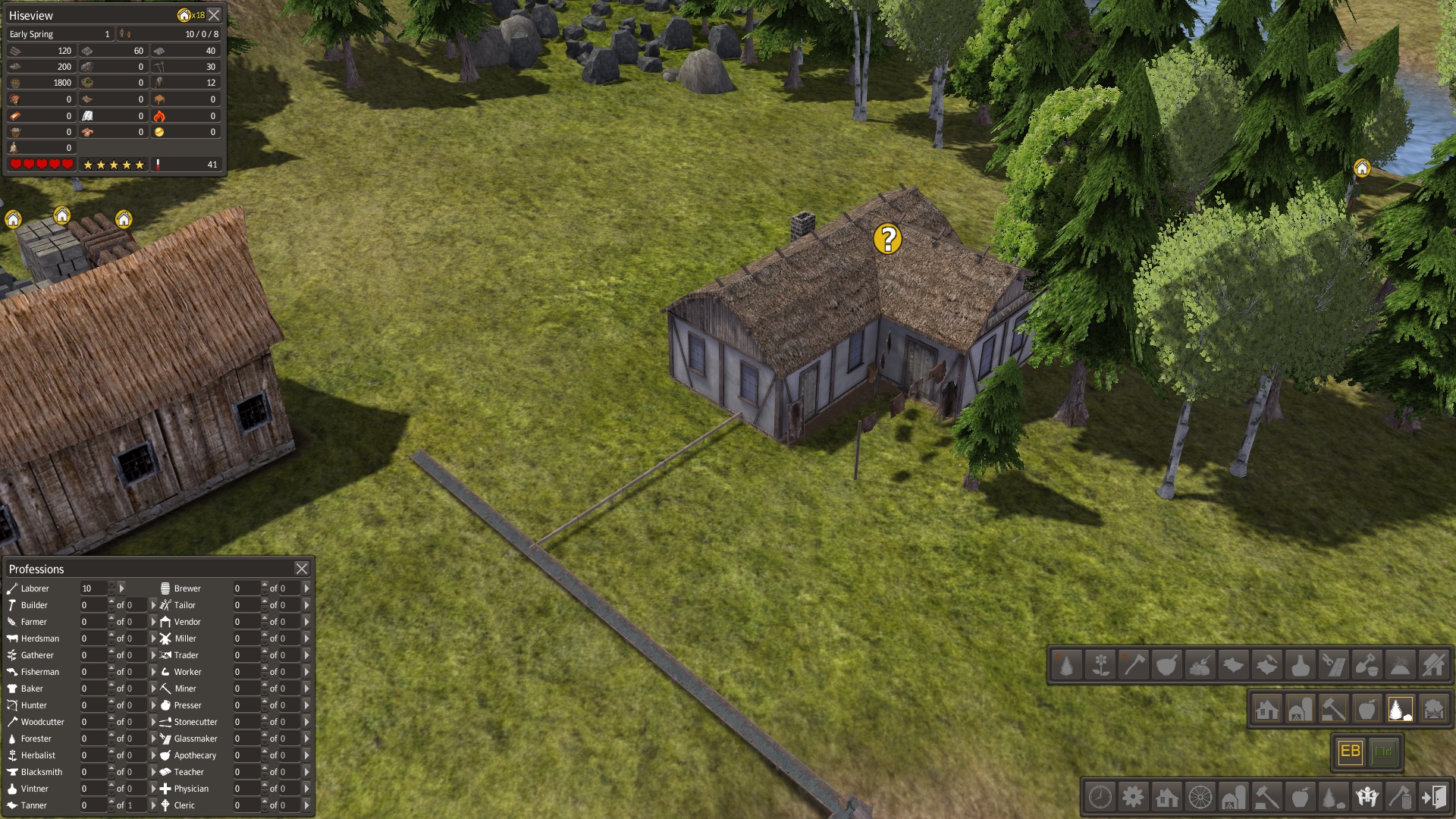Viewport: 1456px width, 819px height.
Task: Select the highlighted EB mod button
Action: point(1351,752)
